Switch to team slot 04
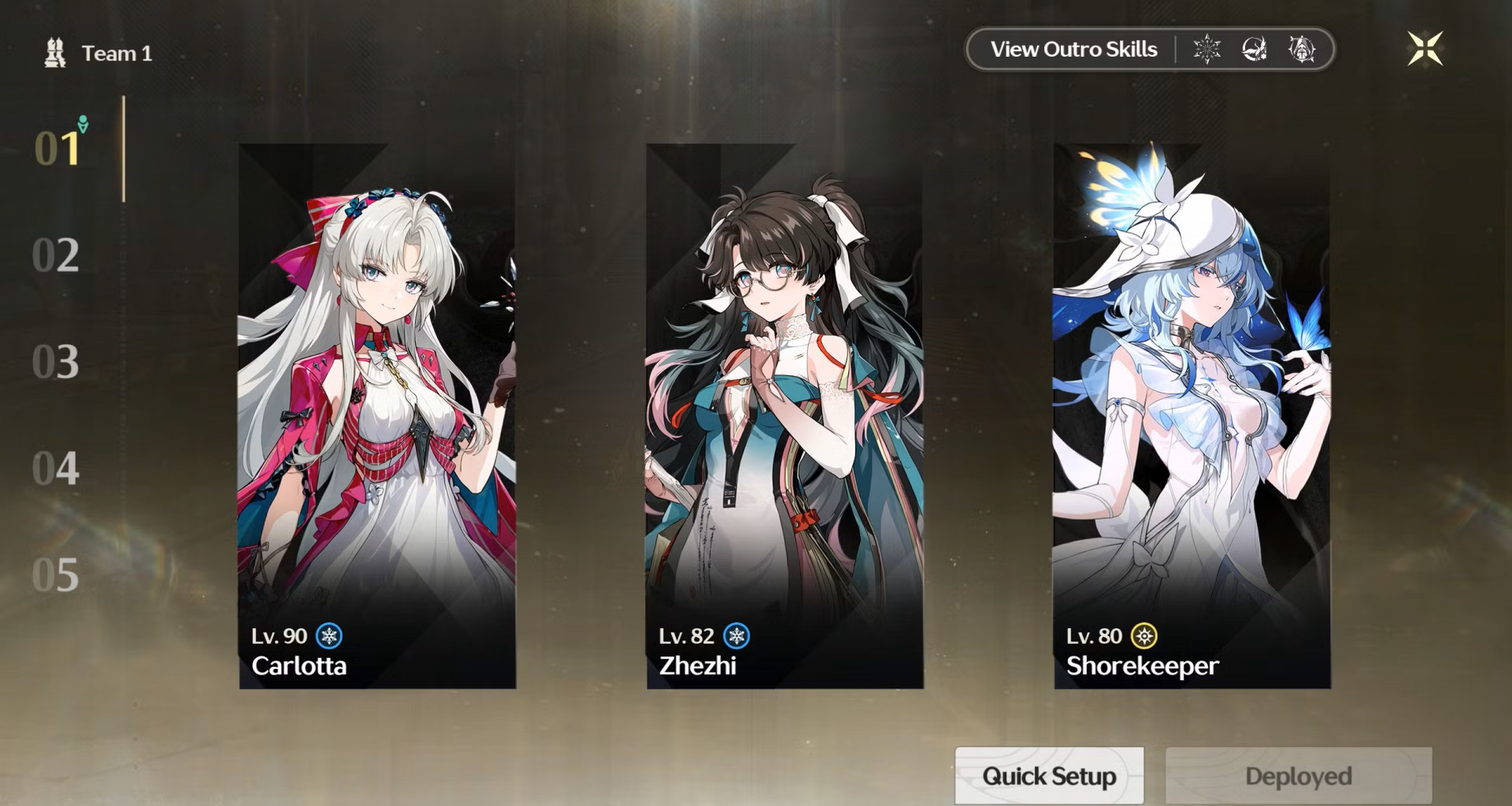The image size is (1512, 806). point(56,469)
